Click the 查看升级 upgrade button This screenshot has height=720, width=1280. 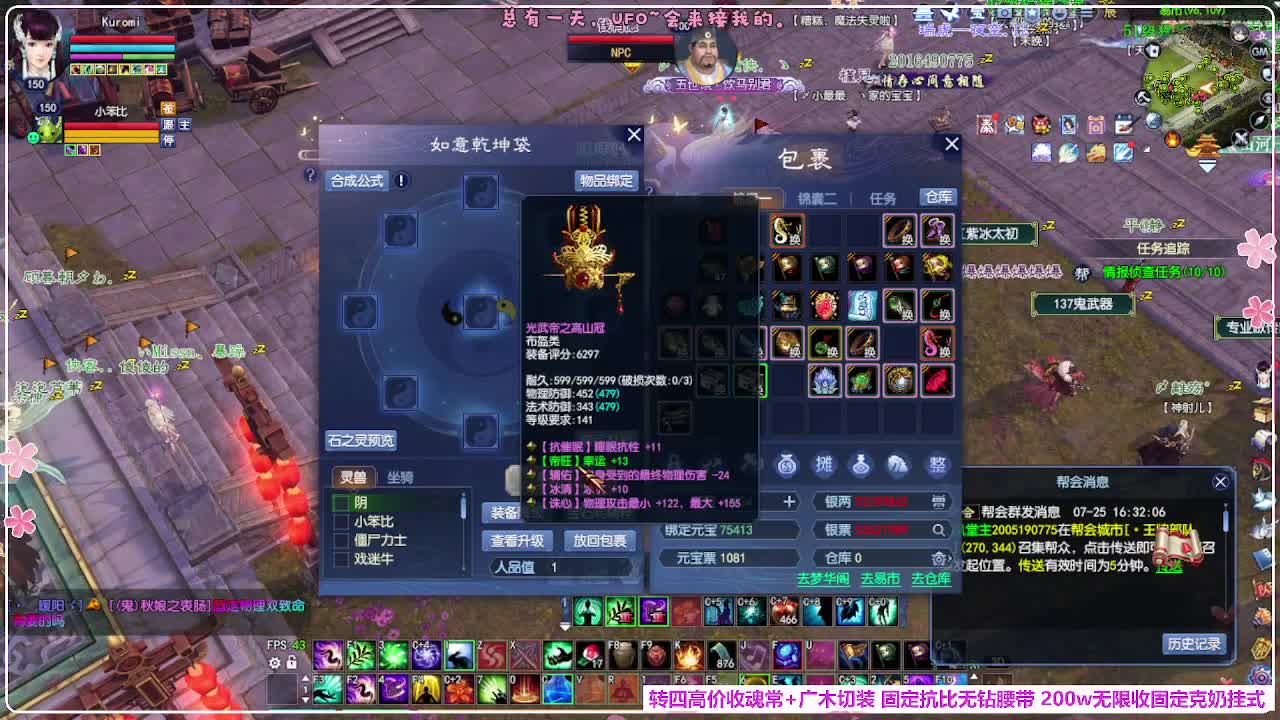(x=517, y=541)
